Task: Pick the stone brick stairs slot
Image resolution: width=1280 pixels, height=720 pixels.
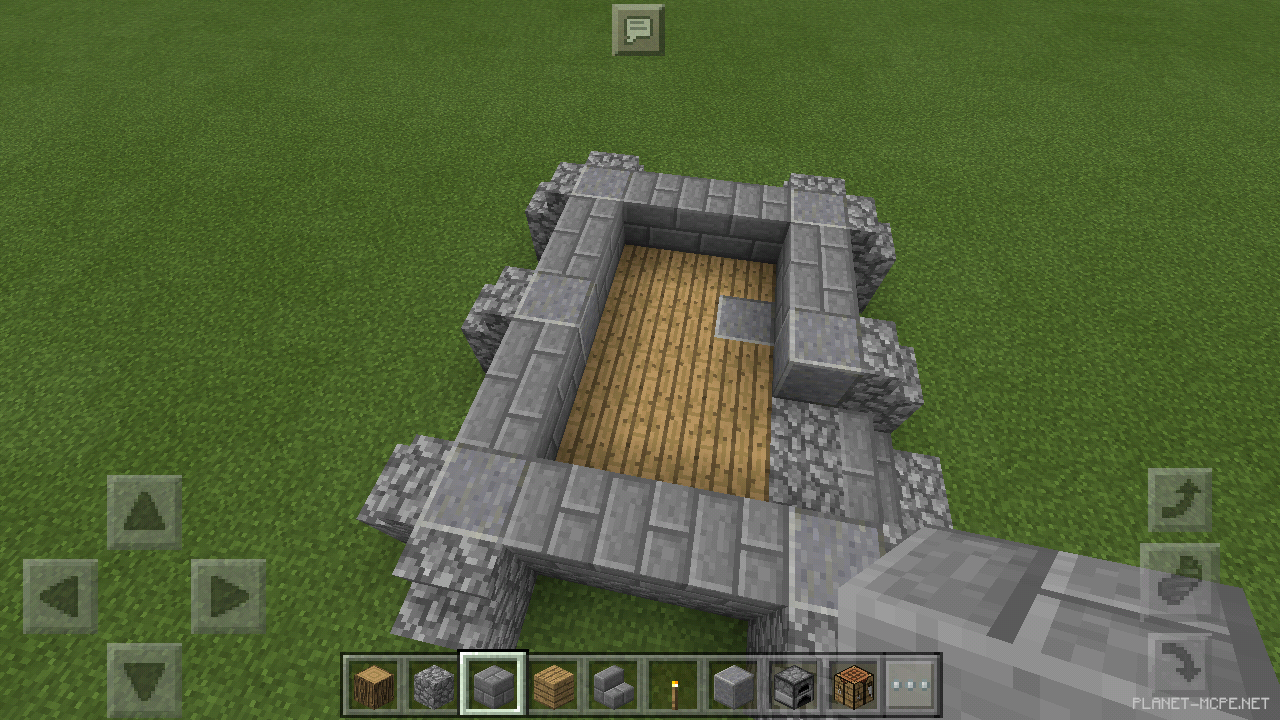Action: click(613, 685)
